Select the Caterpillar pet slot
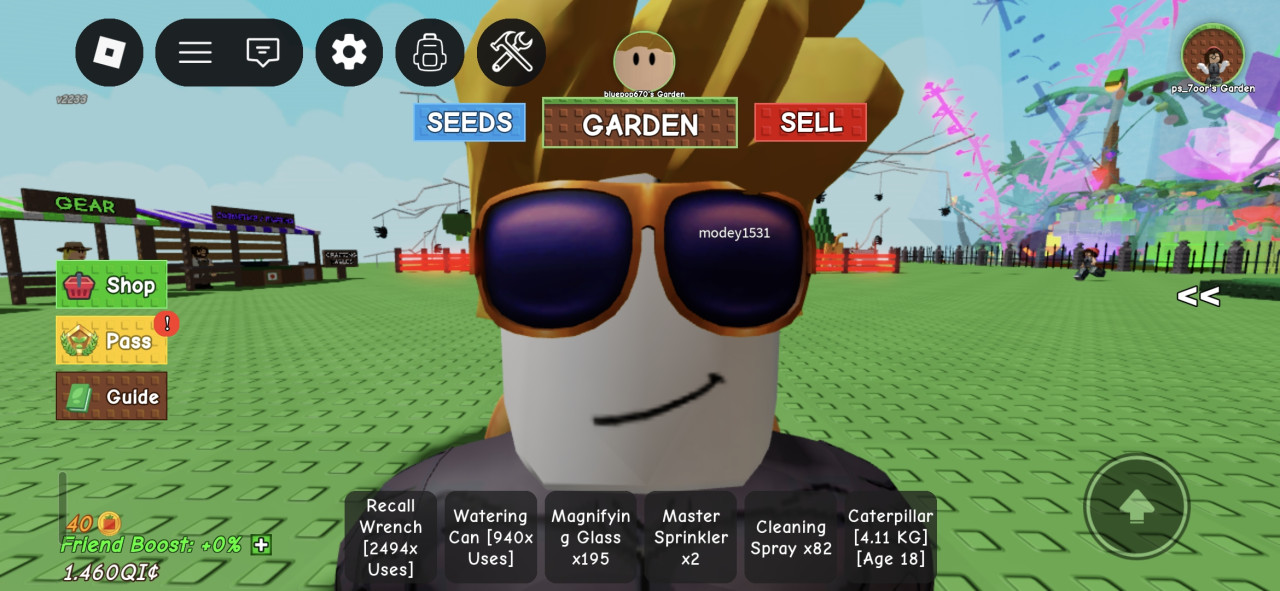The width and height of the screenshot is (1280, 591). [890, 537]
